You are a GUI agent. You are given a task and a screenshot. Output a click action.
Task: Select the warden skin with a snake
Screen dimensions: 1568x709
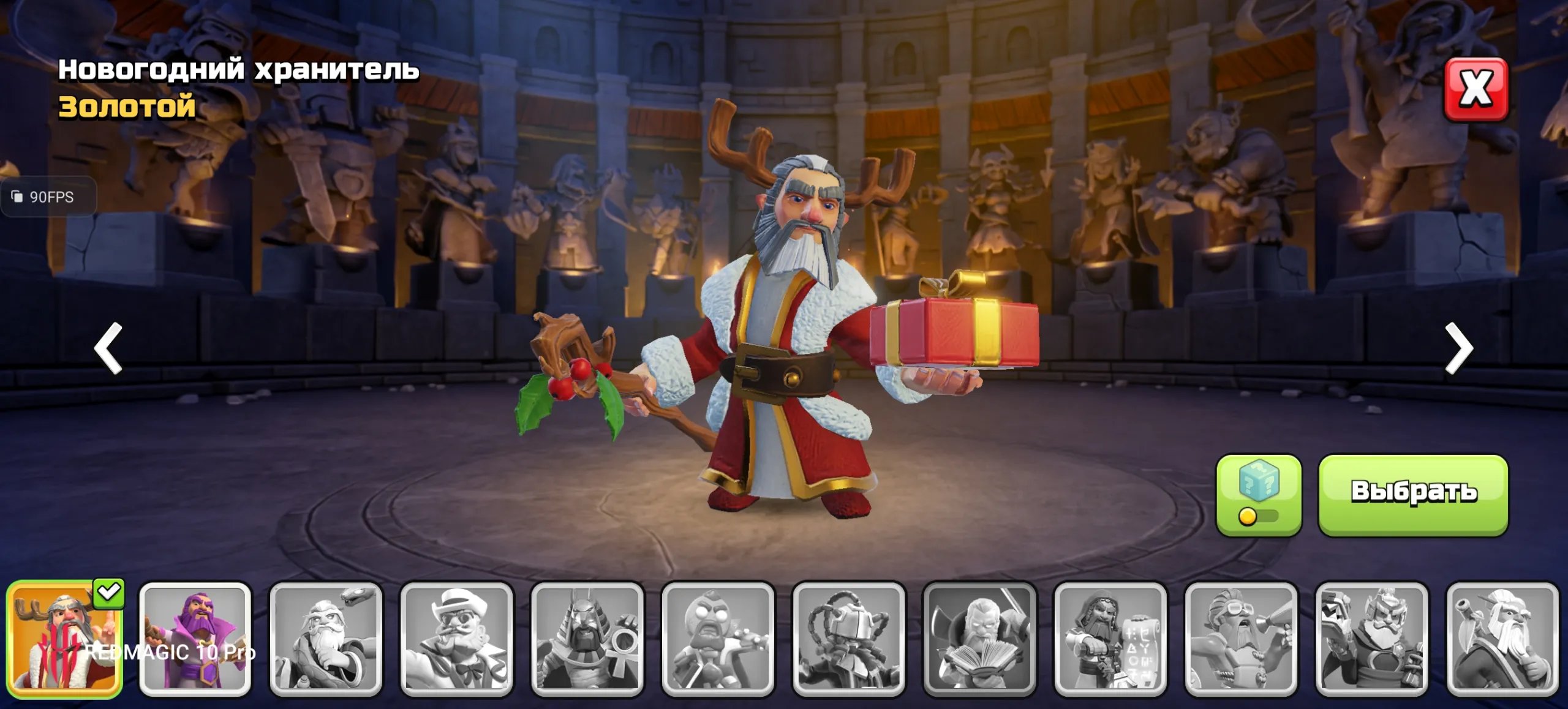tap(326, 639)
